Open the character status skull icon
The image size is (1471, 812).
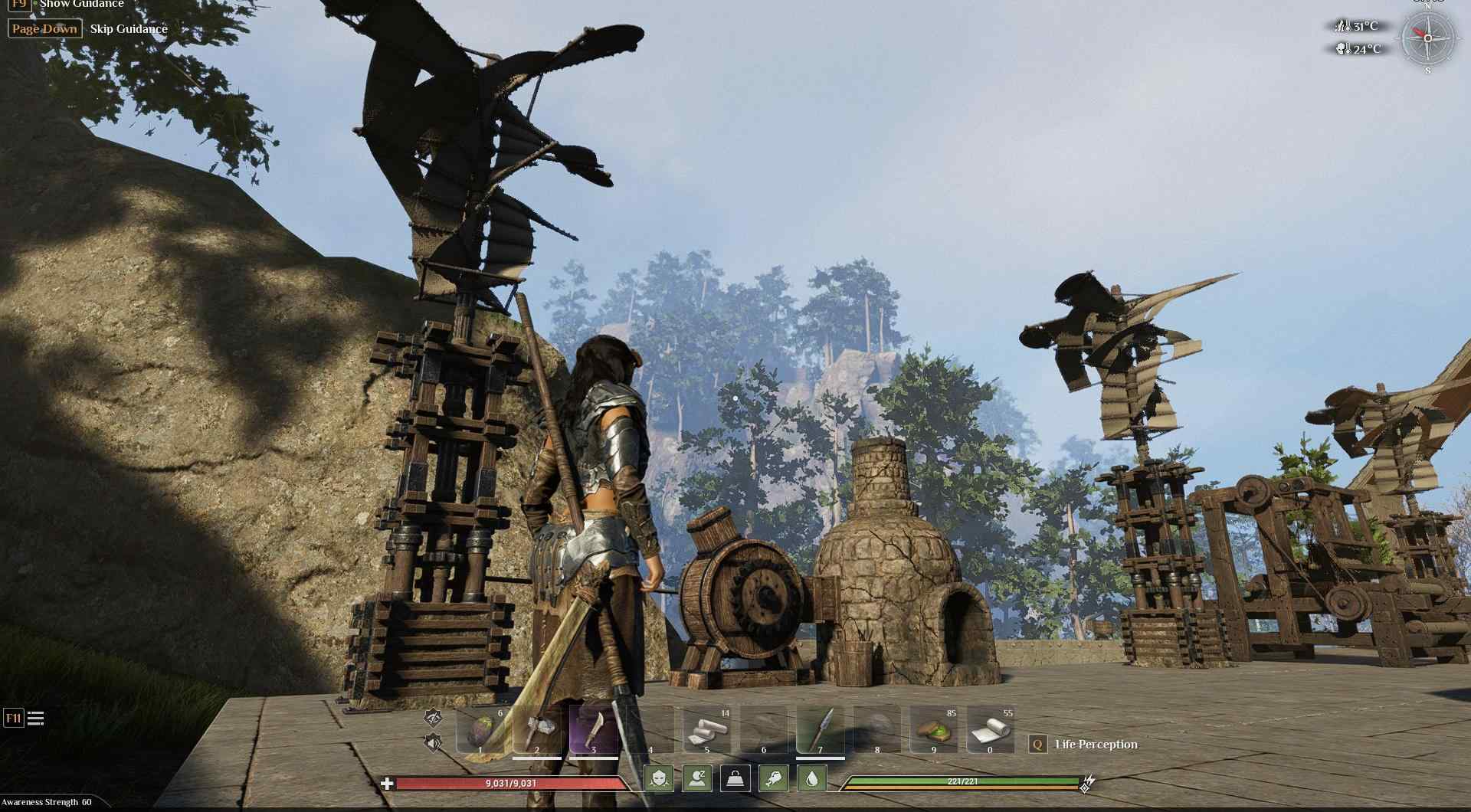(x=660, y=778)
